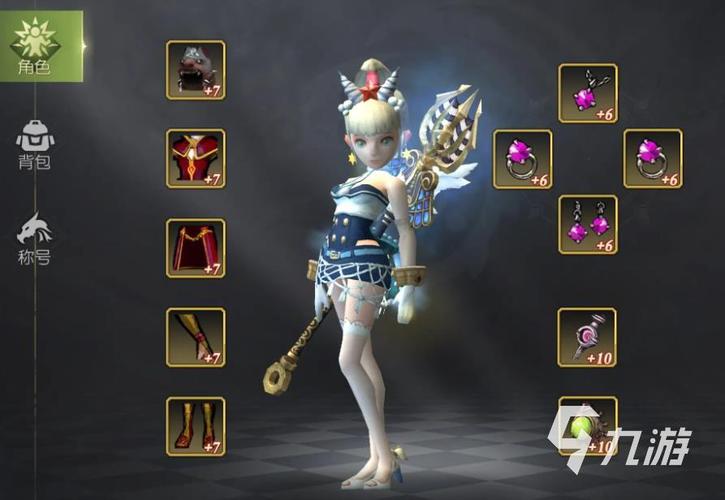Screen dimensions: 725x500
Task: Choose the red leg armor slot
Action: coord(195,248)
